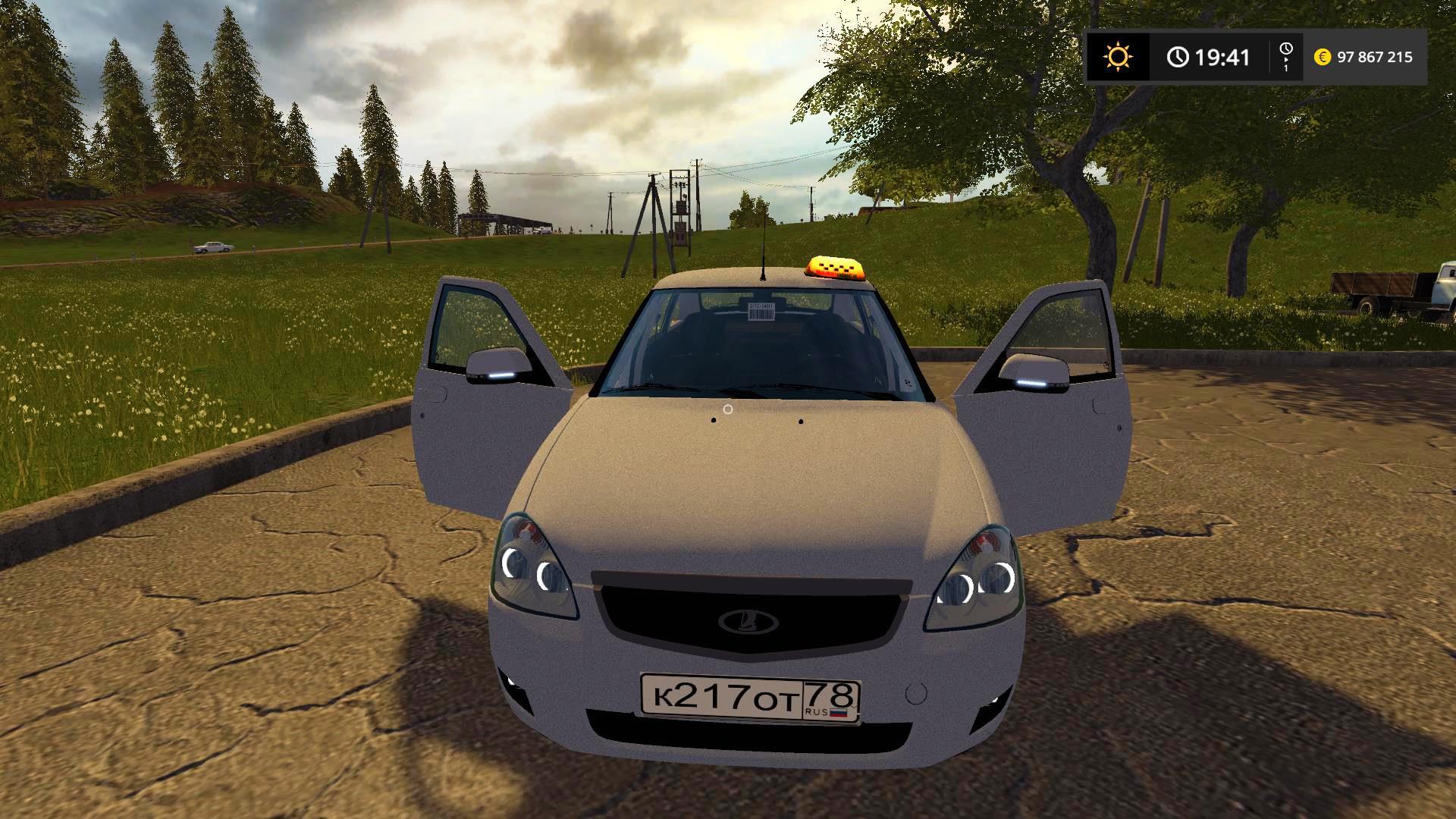Click the sunny weather icon
Screen dimensions: 1456x819
click(x=1118, y=57)
